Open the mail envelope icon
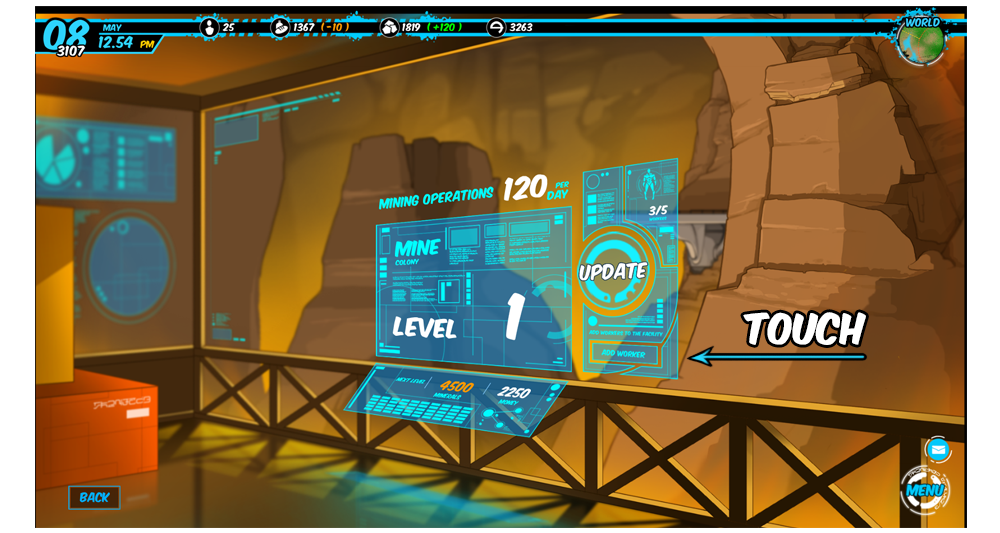Screen dimensions: 1000x533 [x=937, y=449]
